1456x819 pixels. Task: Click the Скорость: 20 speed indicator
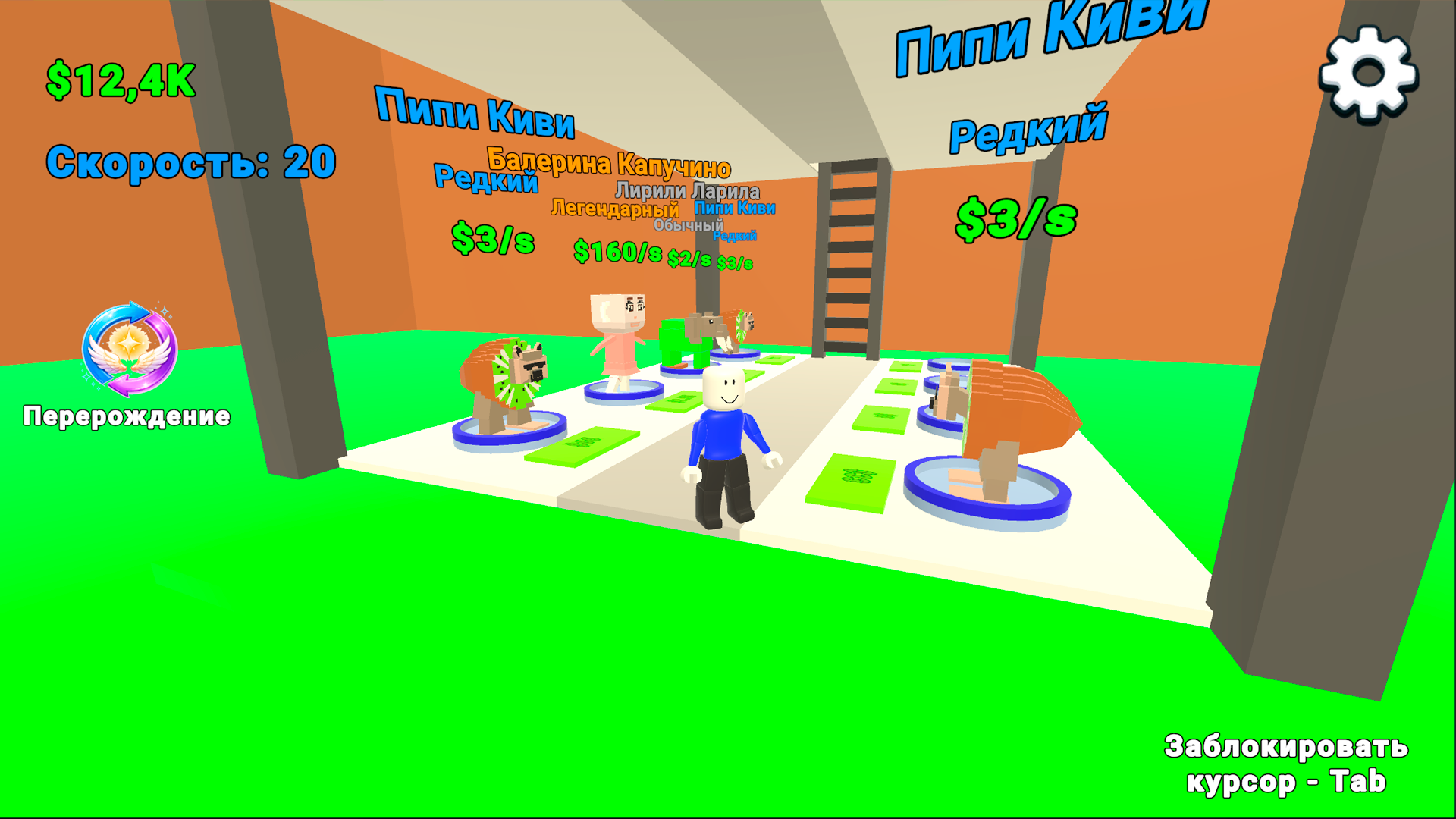click(191, 162)
